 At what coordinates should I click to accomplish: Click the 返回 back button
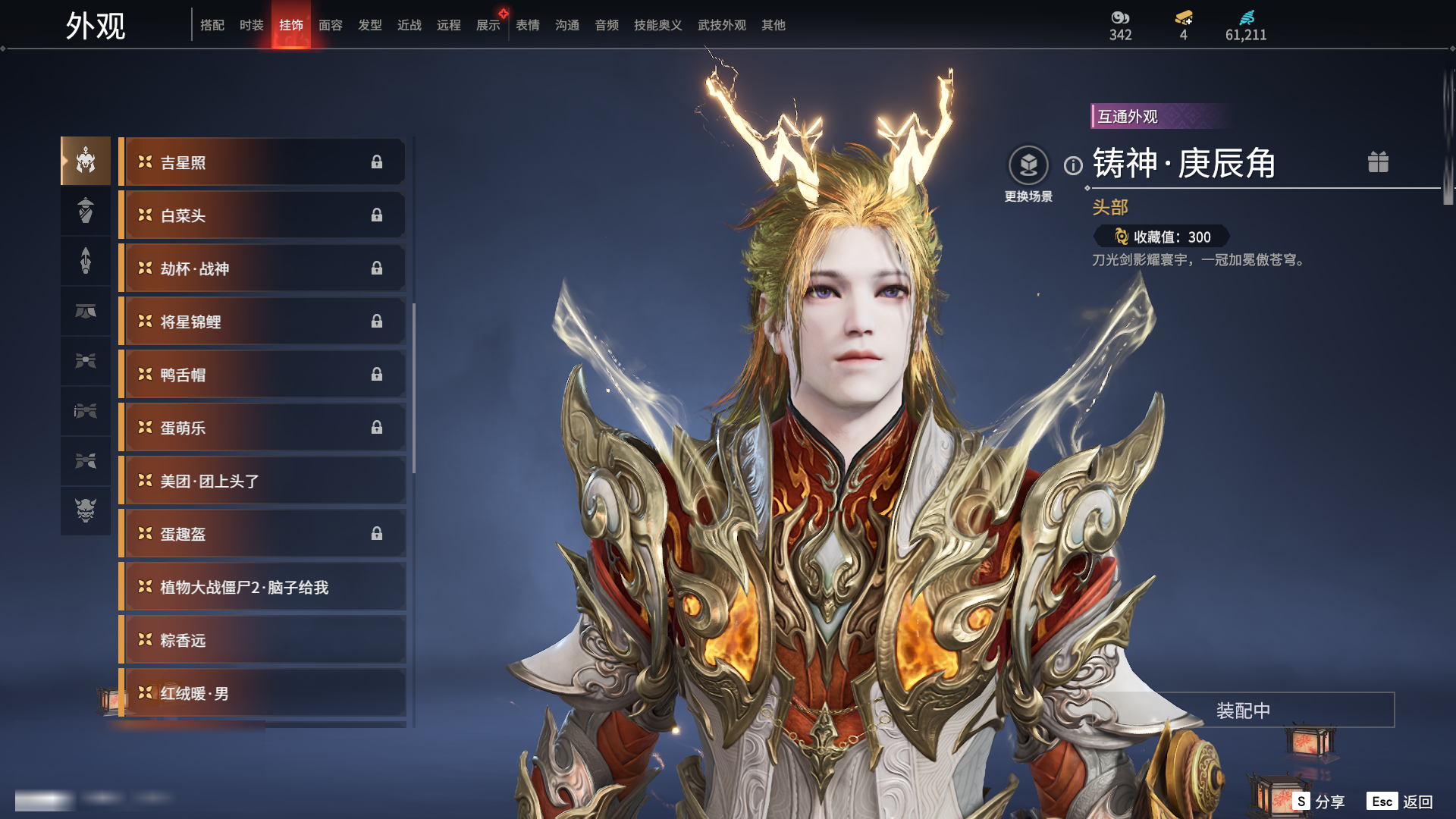[1400, 802]
